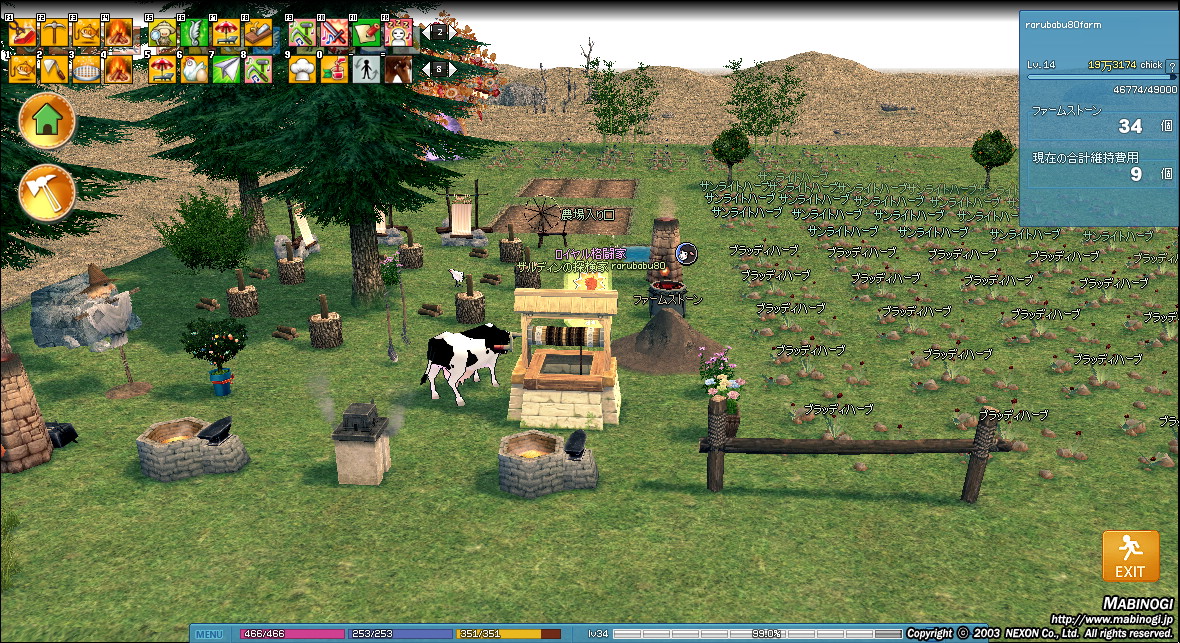Activate the grey human figure icon
The image size is (1180, 643).
(367, 69)
